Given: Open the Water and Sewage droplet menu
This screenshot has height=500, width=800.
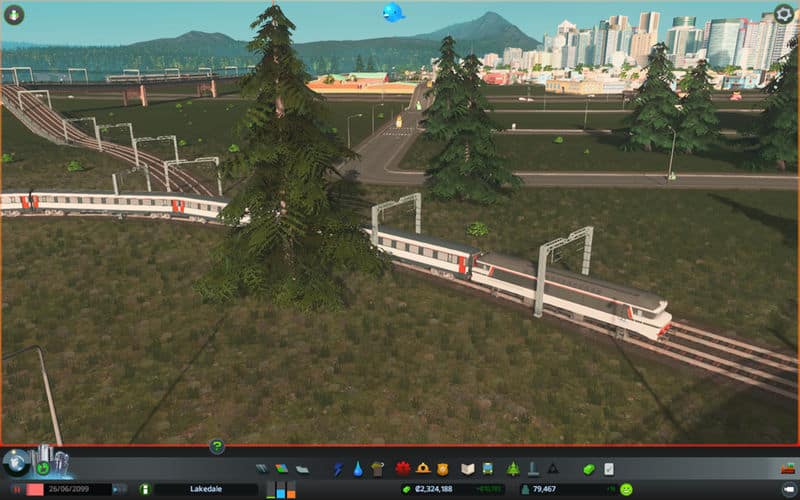Looking at the screenshot, I should (x=357, y=468).
